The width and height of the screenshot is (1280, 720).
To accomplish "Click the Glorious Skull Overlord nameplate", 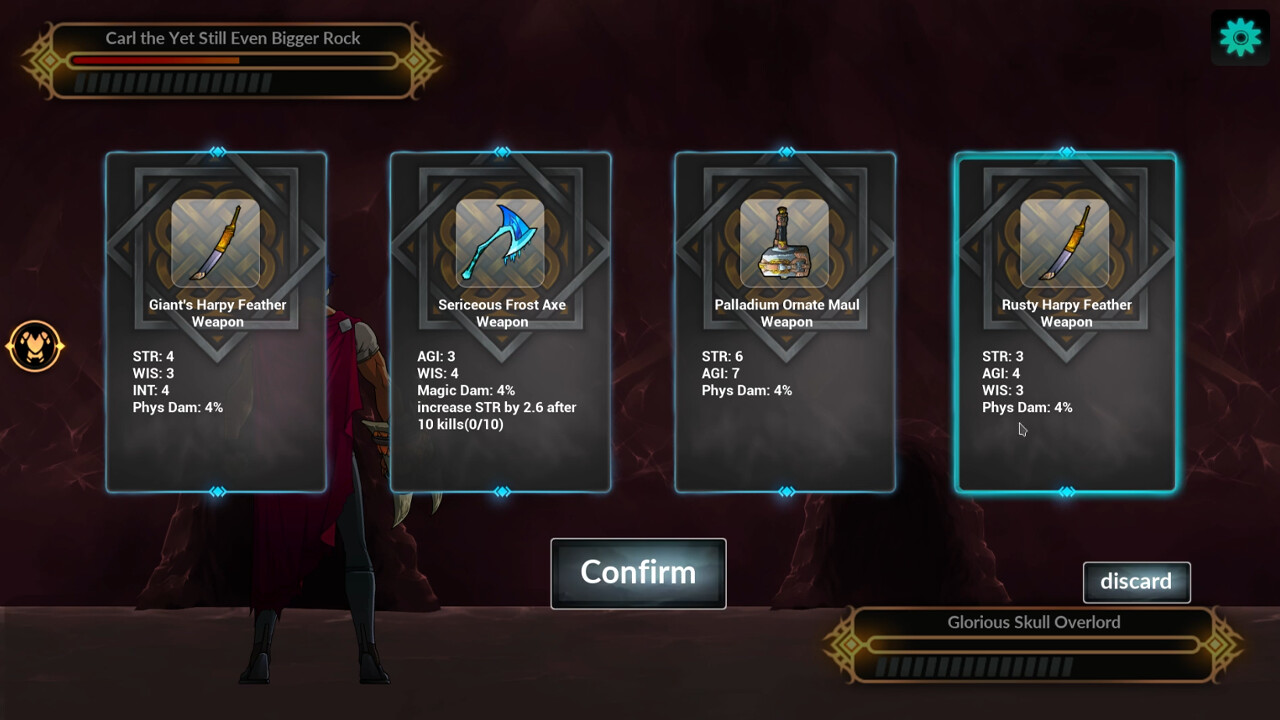I will (x=1035, y=622).
